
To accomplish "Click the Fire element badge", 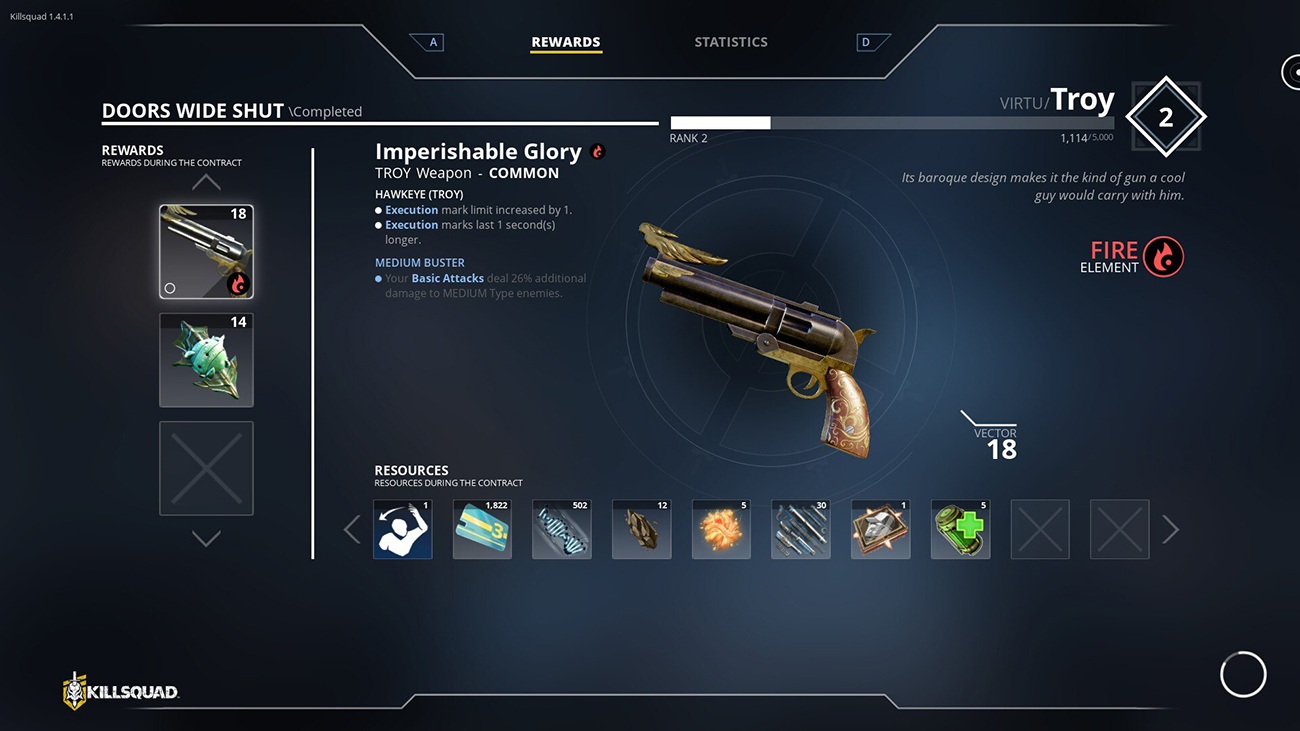I will pyautogui.click(x=1163, y=256).
